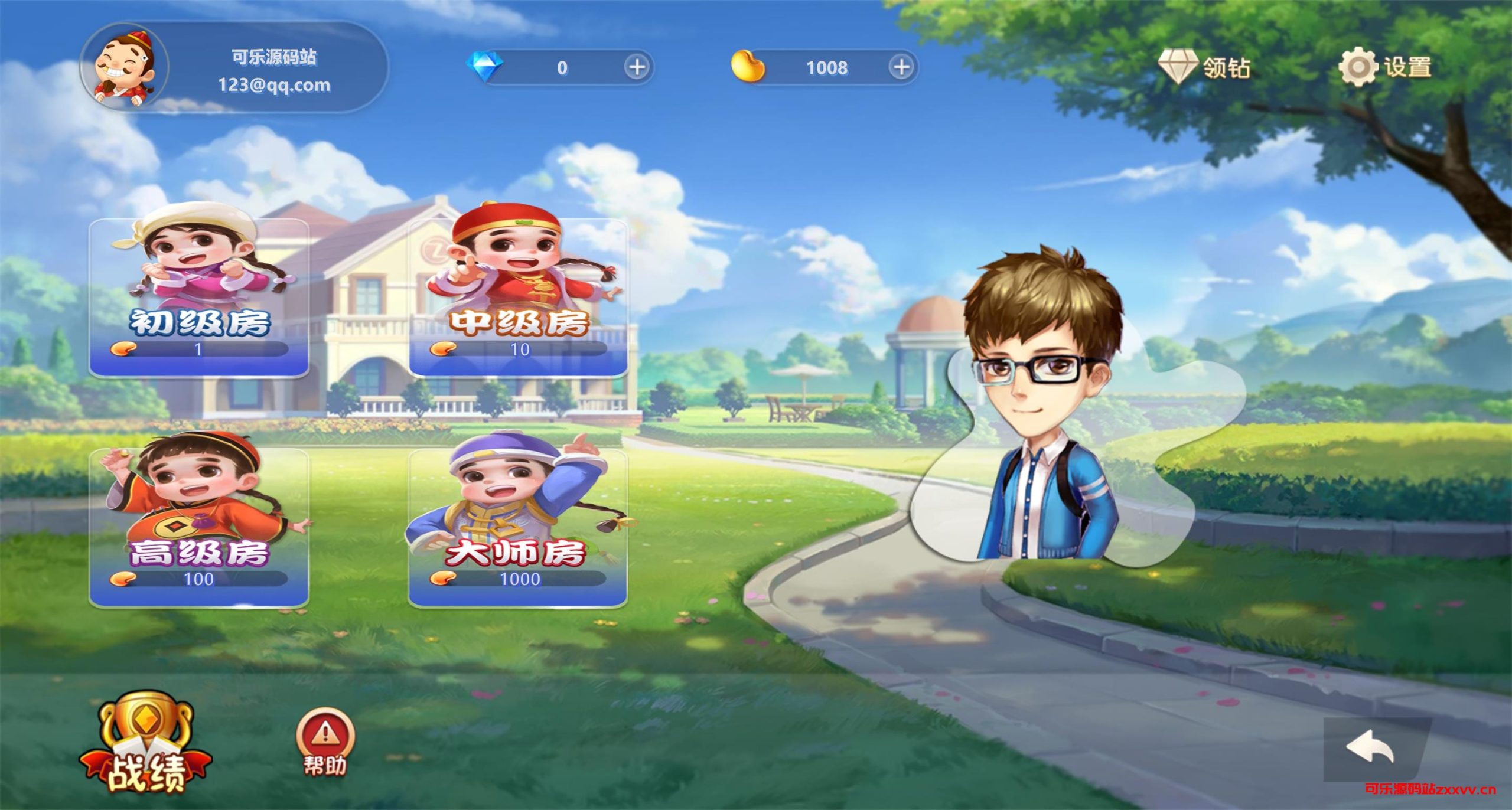Add gold beans with the plus button

coord(901,67)
